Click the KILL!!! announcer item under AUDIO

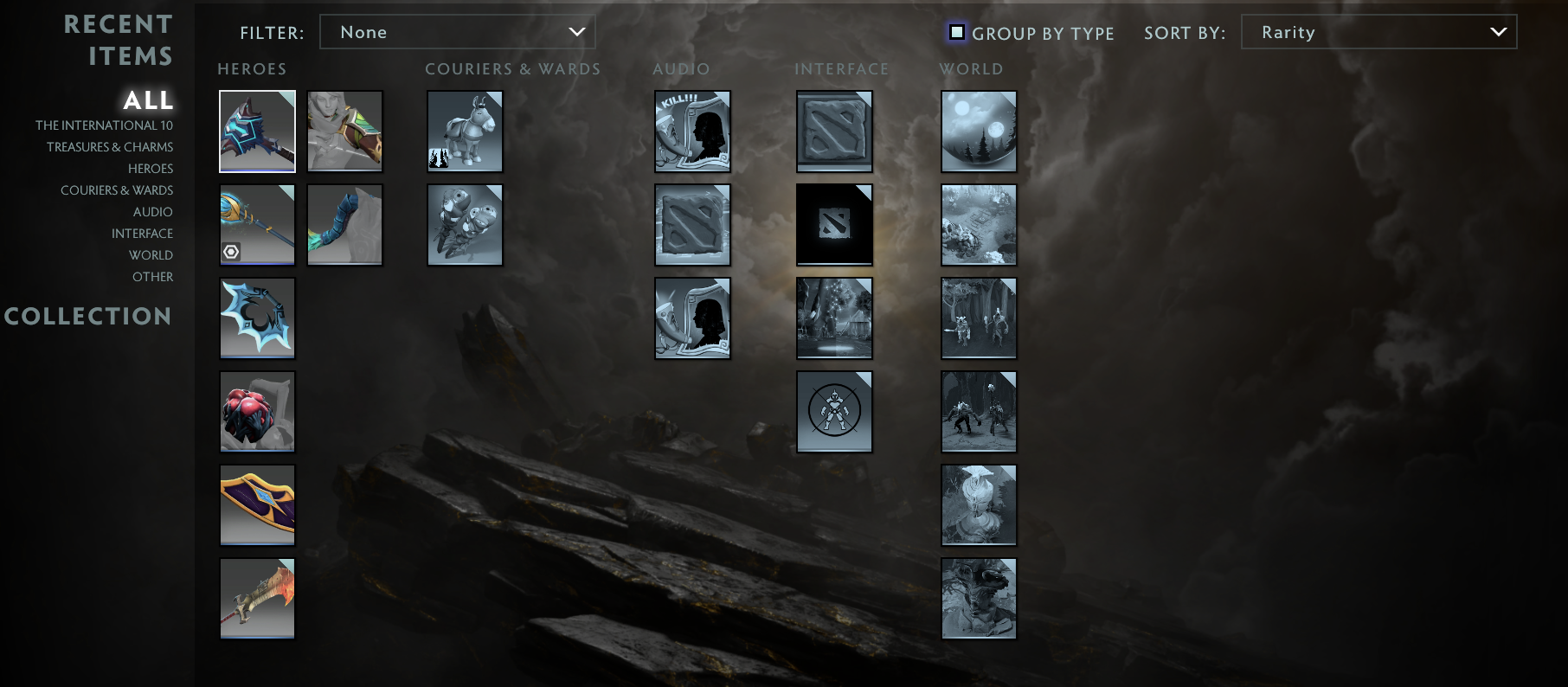pos(692,131)
